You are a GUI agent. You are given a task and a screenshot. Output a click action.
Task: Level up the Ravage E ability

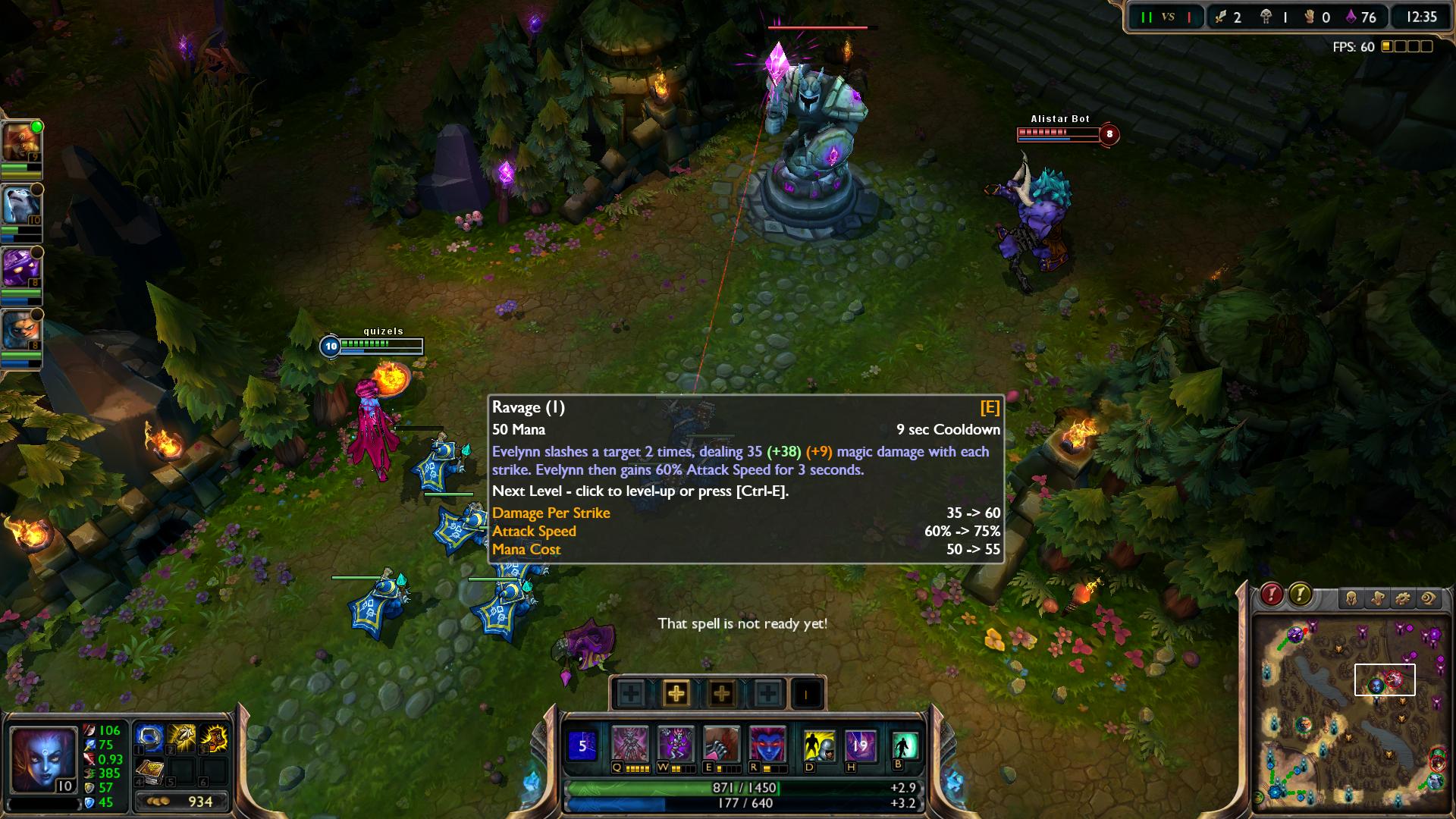(721, 693)
